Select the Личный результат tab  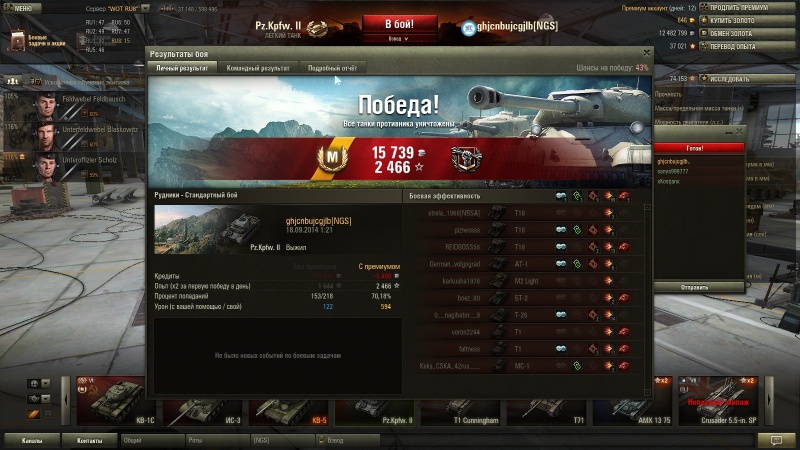(183, 68)
